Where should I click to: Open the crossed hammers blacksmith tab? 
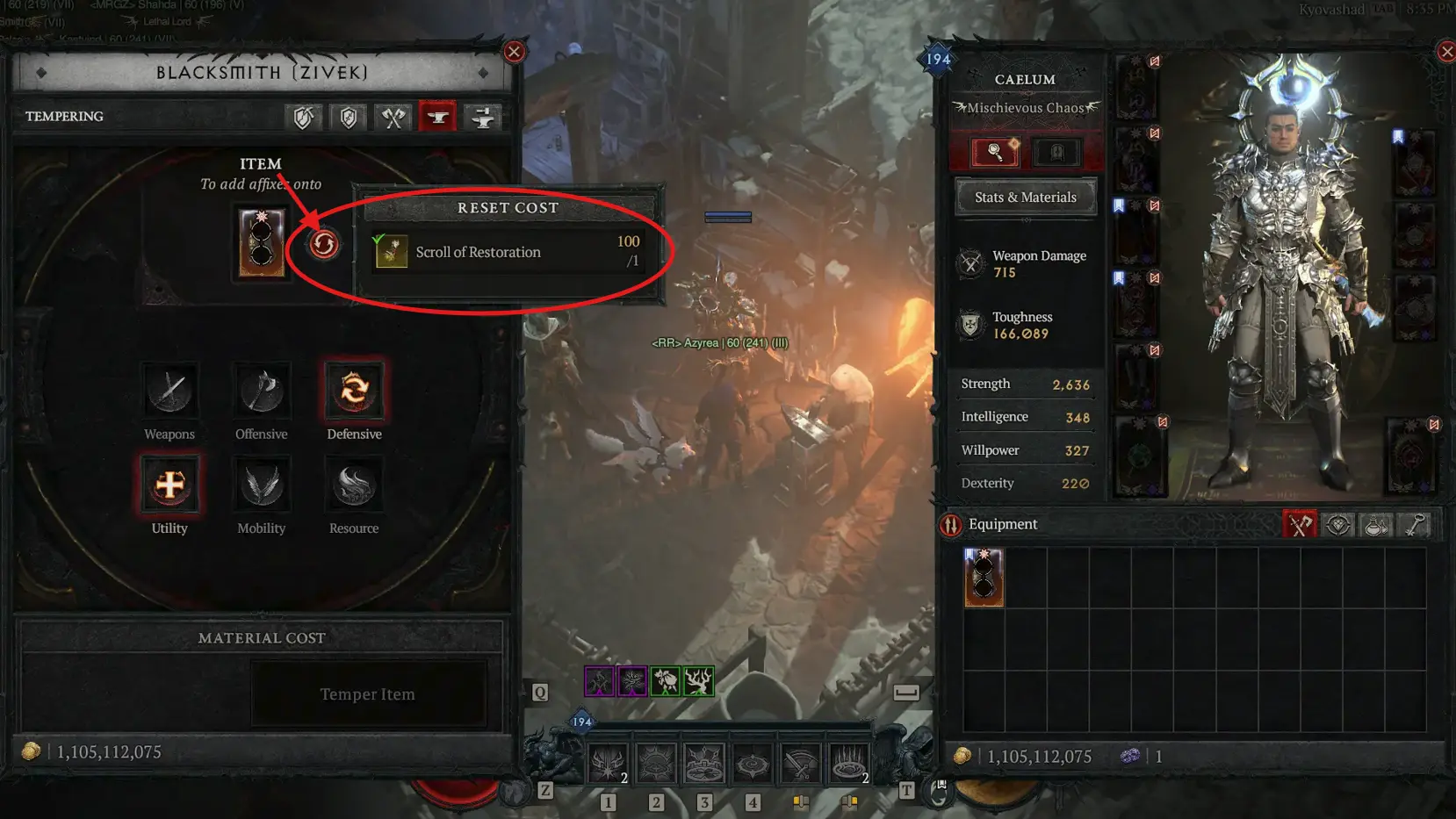(x=393, y=117)
